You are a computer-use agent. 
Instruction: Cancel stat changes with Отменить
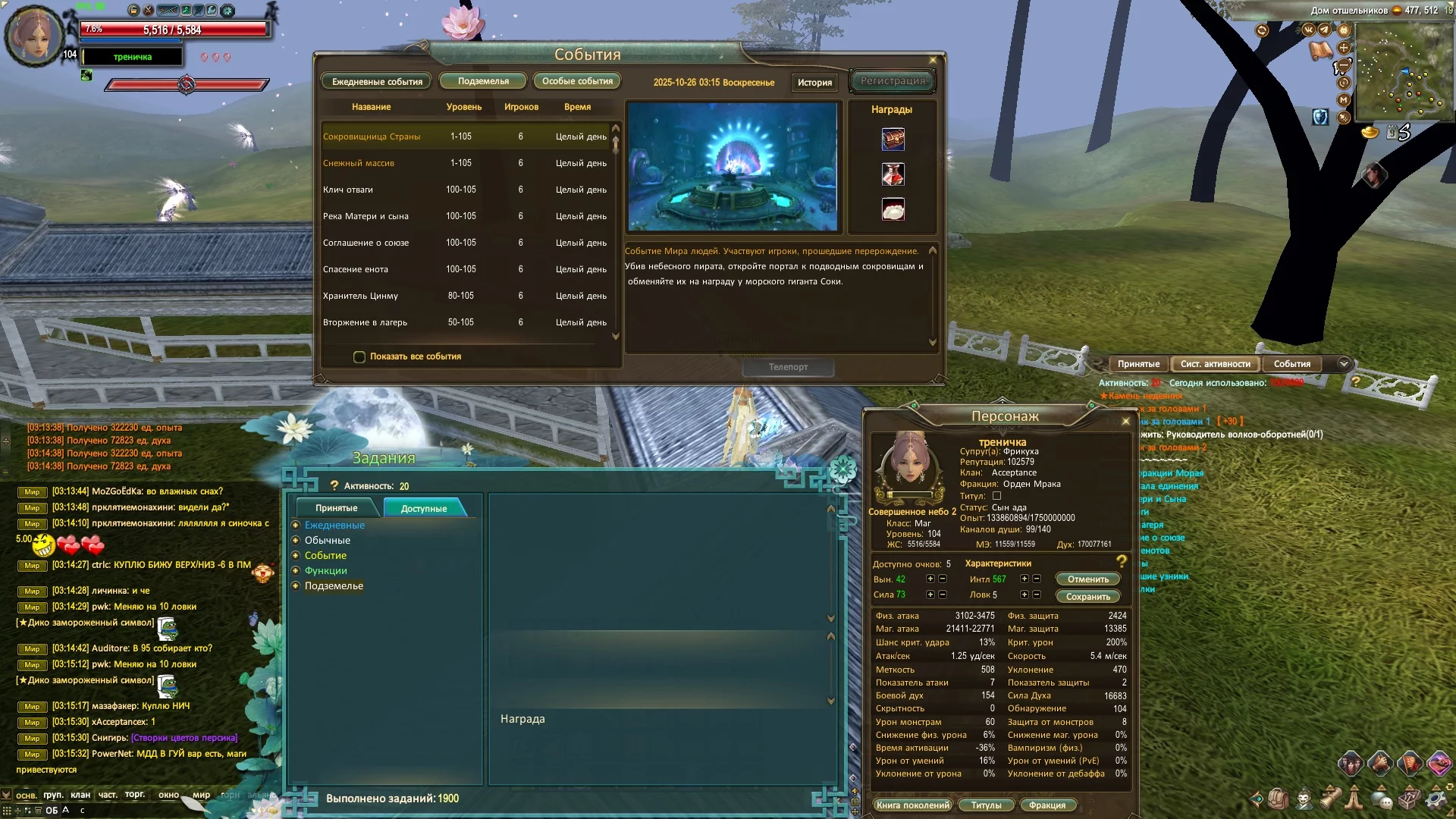1087,579
